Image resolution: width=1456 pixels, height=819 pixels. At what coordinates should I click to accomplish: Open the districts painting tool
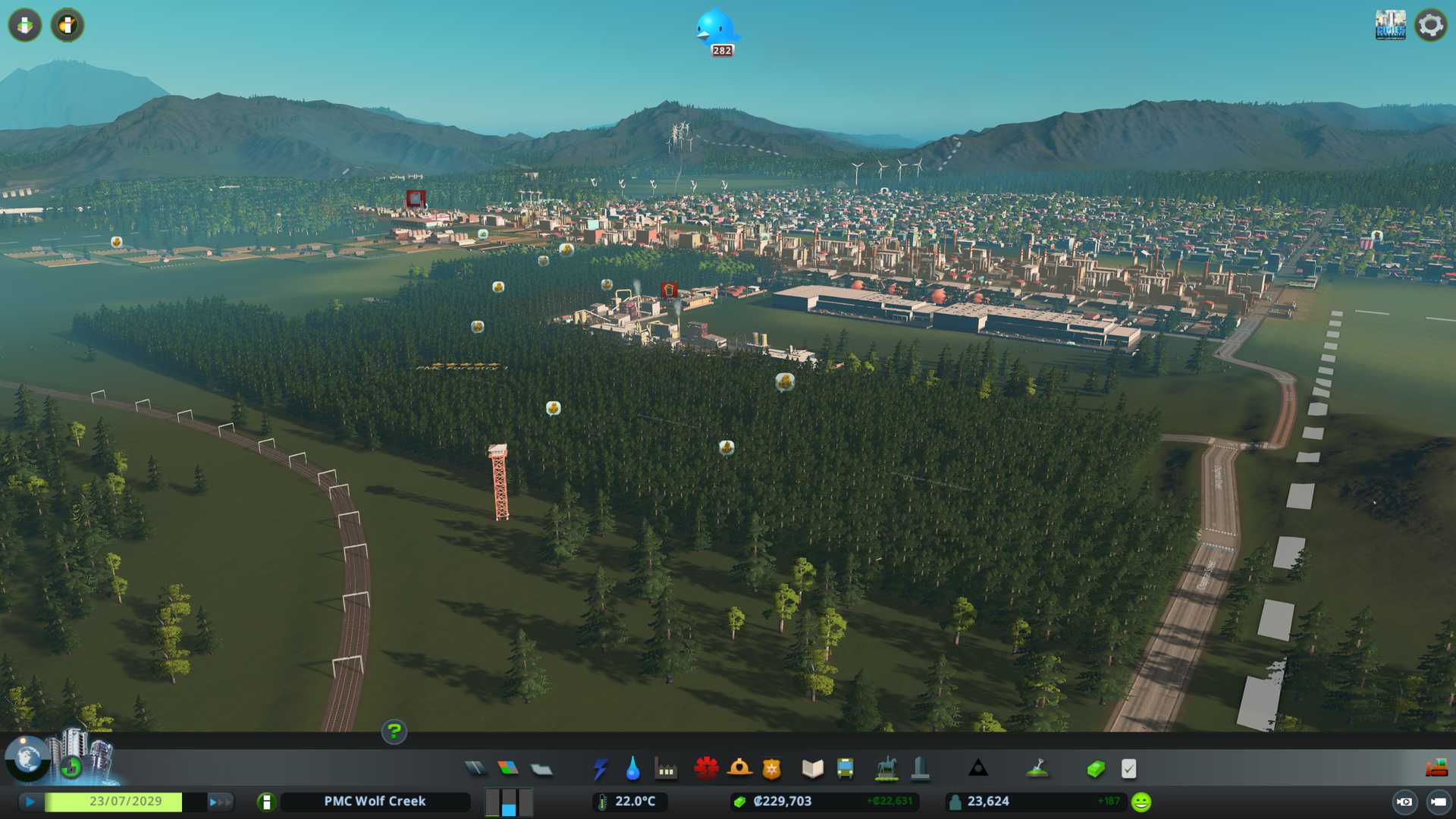click(x=541, y=770)
